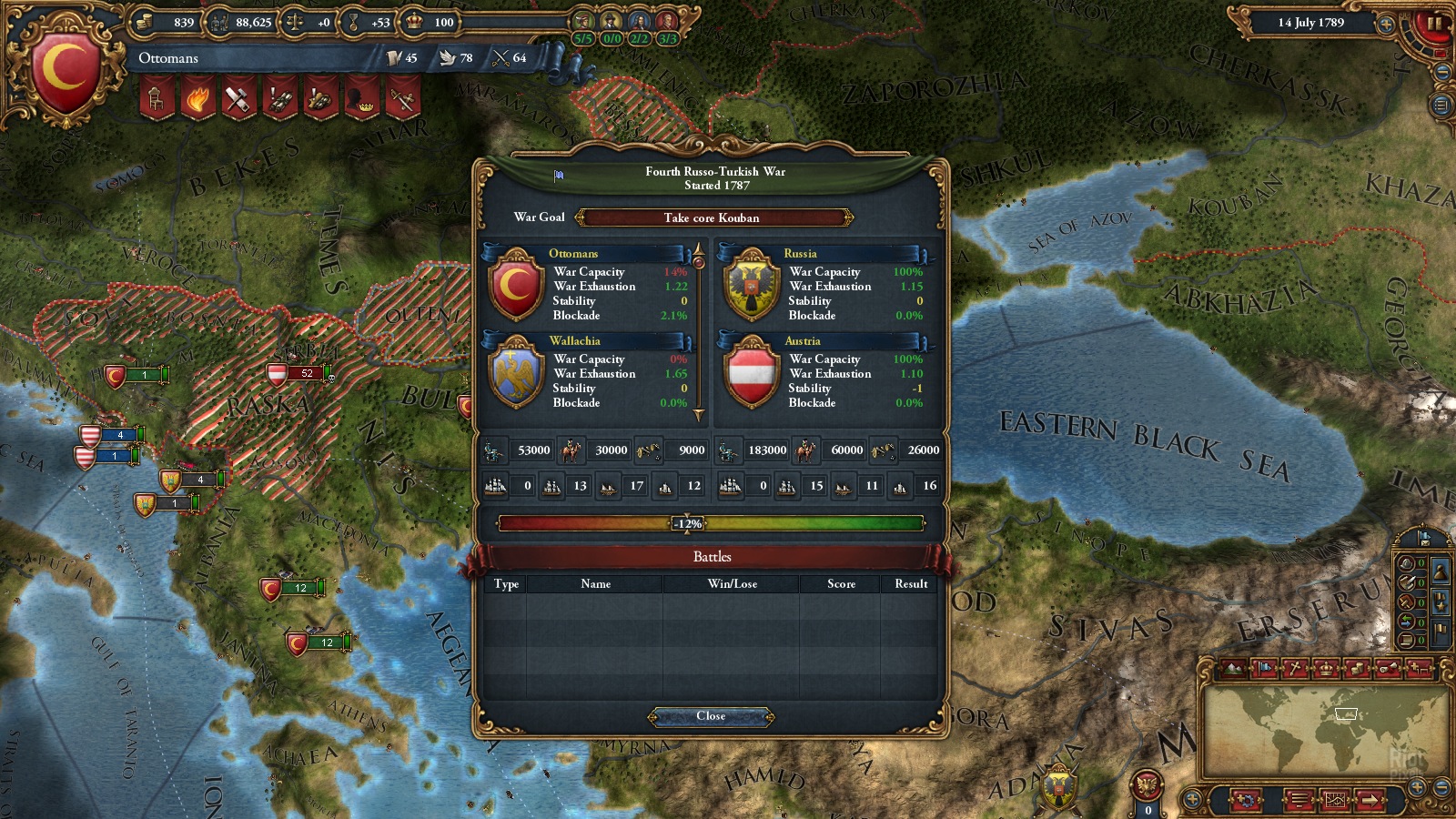Open the silhouette with crown alert banner
This screenshot has height=819, width=1456.
click(362, 98)
